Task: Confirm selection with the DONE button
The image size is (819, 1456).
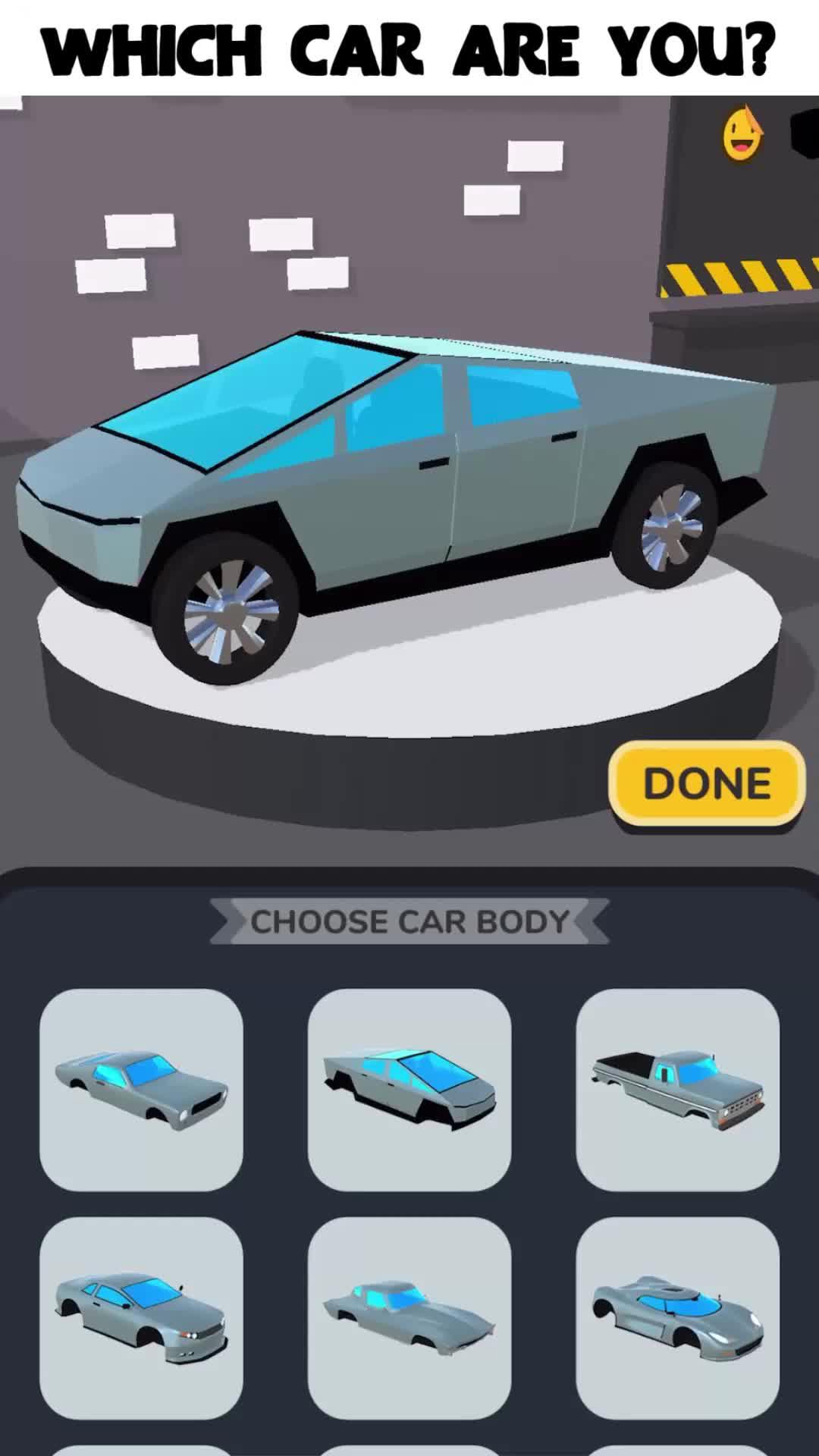Action: 707,784
